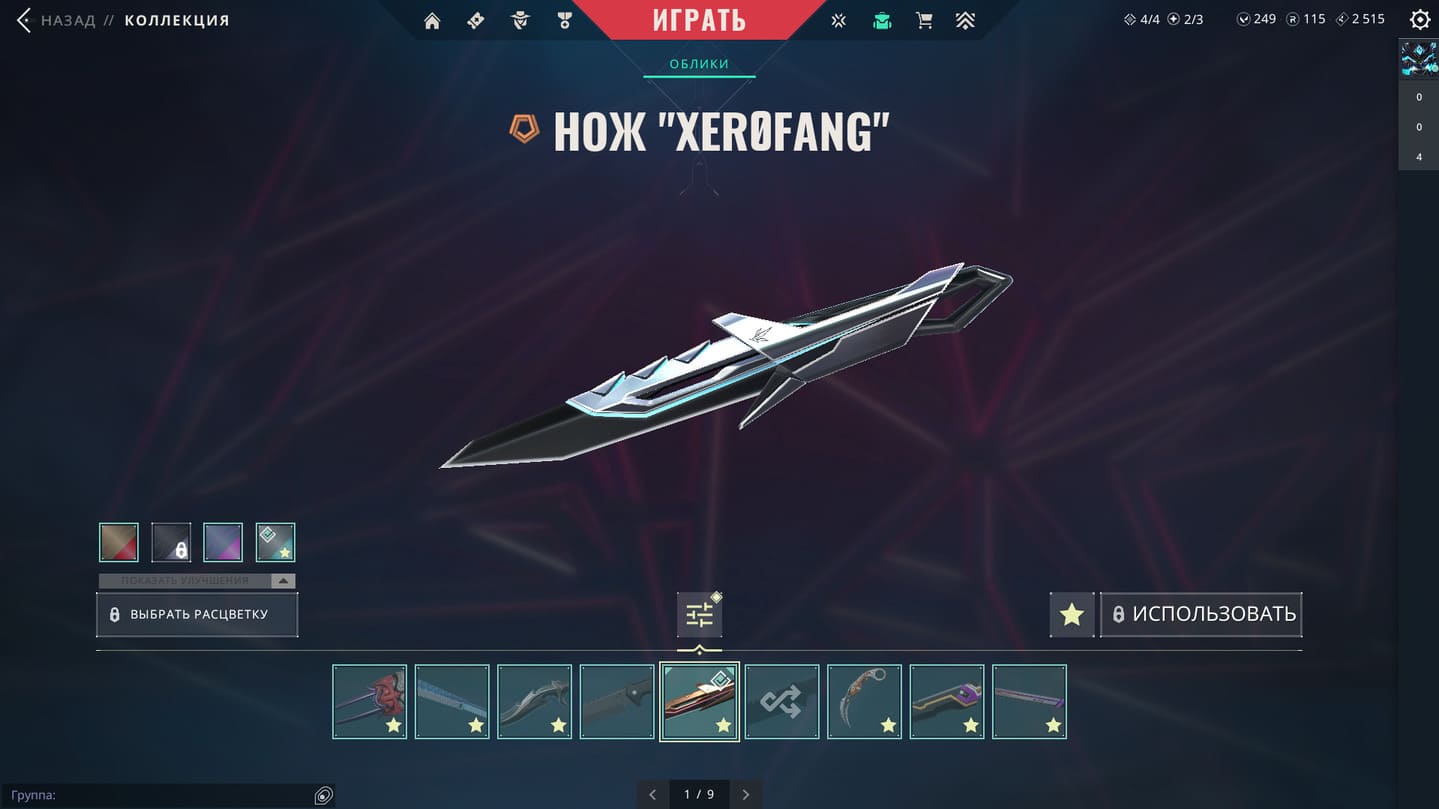
Task: Expand the ПОКАЗАТЬ УЛУЧШЕНИЯ arrow
Action: 283,581
